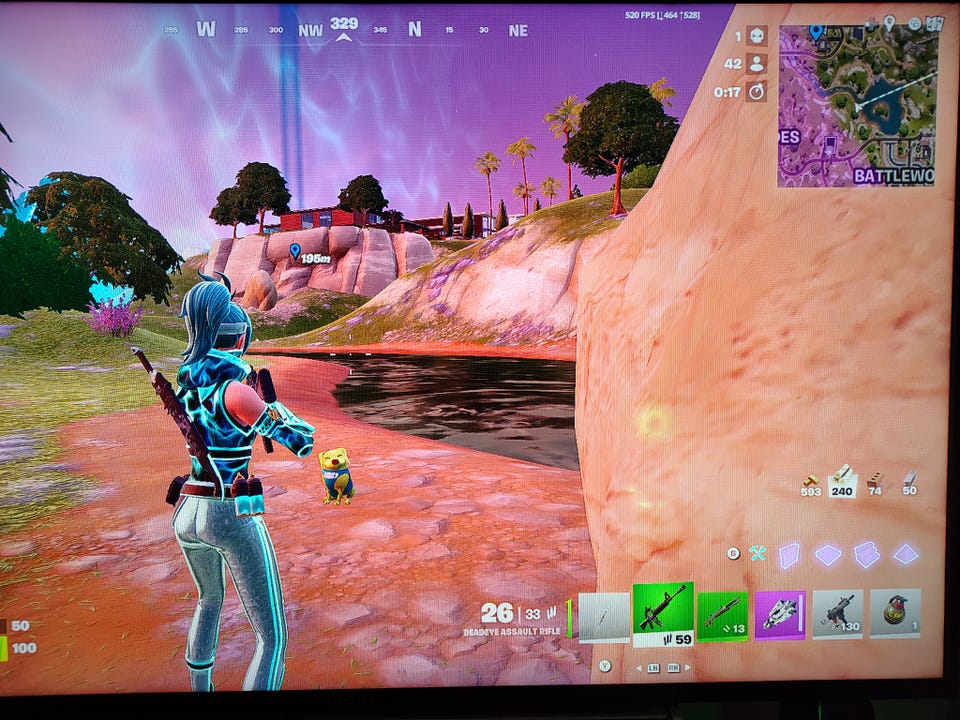The width and height of the screenshot is (960, 720).
Task: Switch building material to metal
Action: pos(909,483)
